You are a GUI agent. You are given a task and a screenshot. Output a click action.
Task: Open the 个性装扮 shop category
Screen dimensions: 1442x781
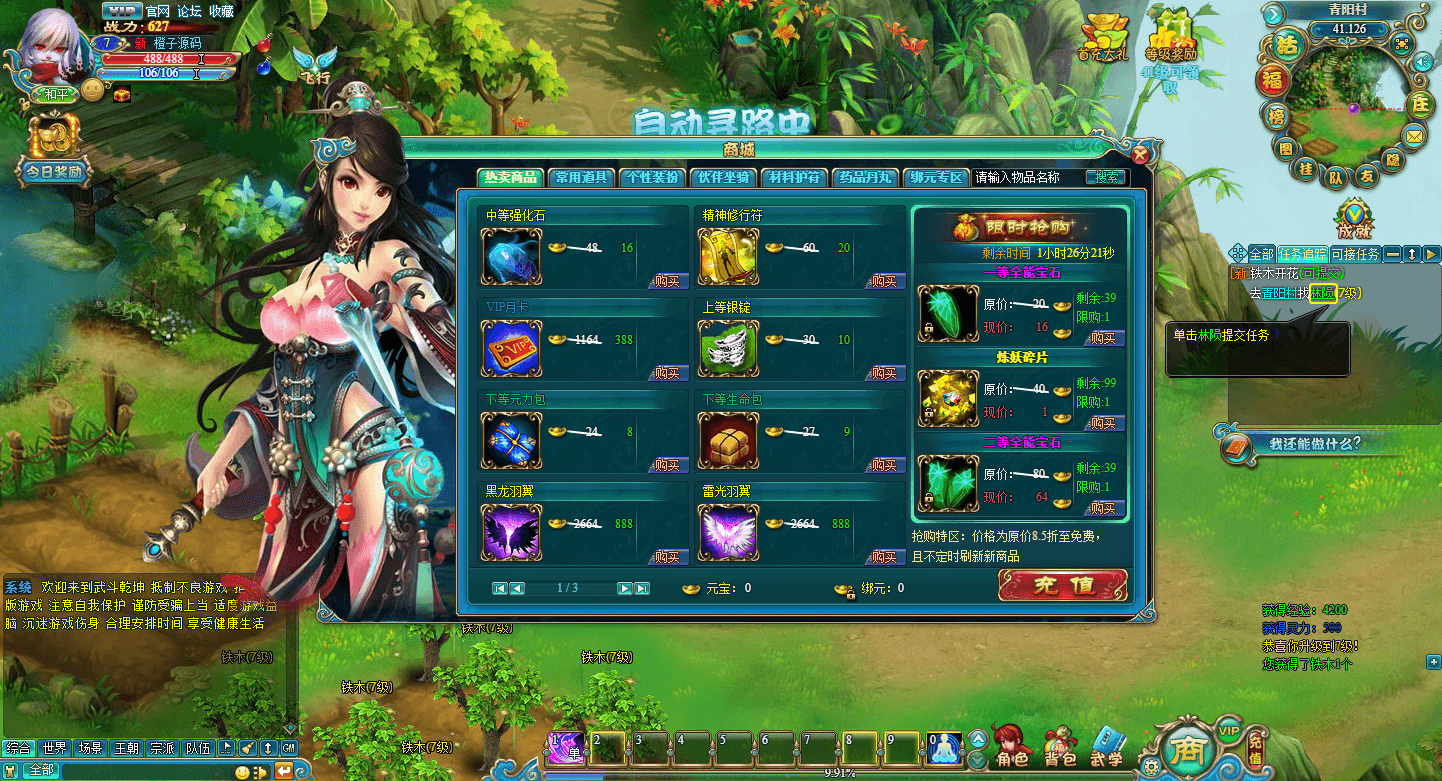click(653, 177)
